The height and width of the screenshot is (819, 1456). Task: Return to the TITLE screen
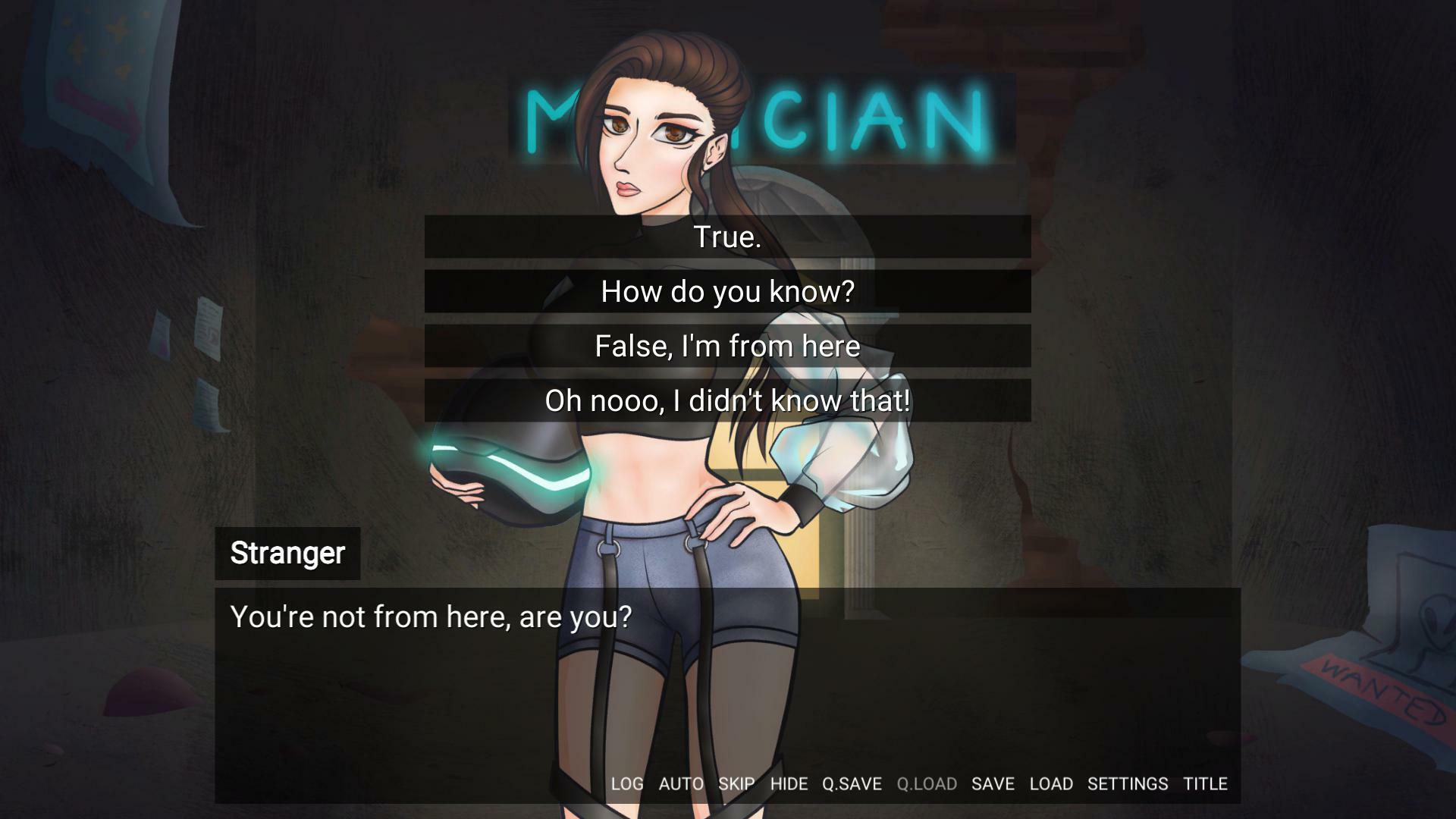(1205, 783)
